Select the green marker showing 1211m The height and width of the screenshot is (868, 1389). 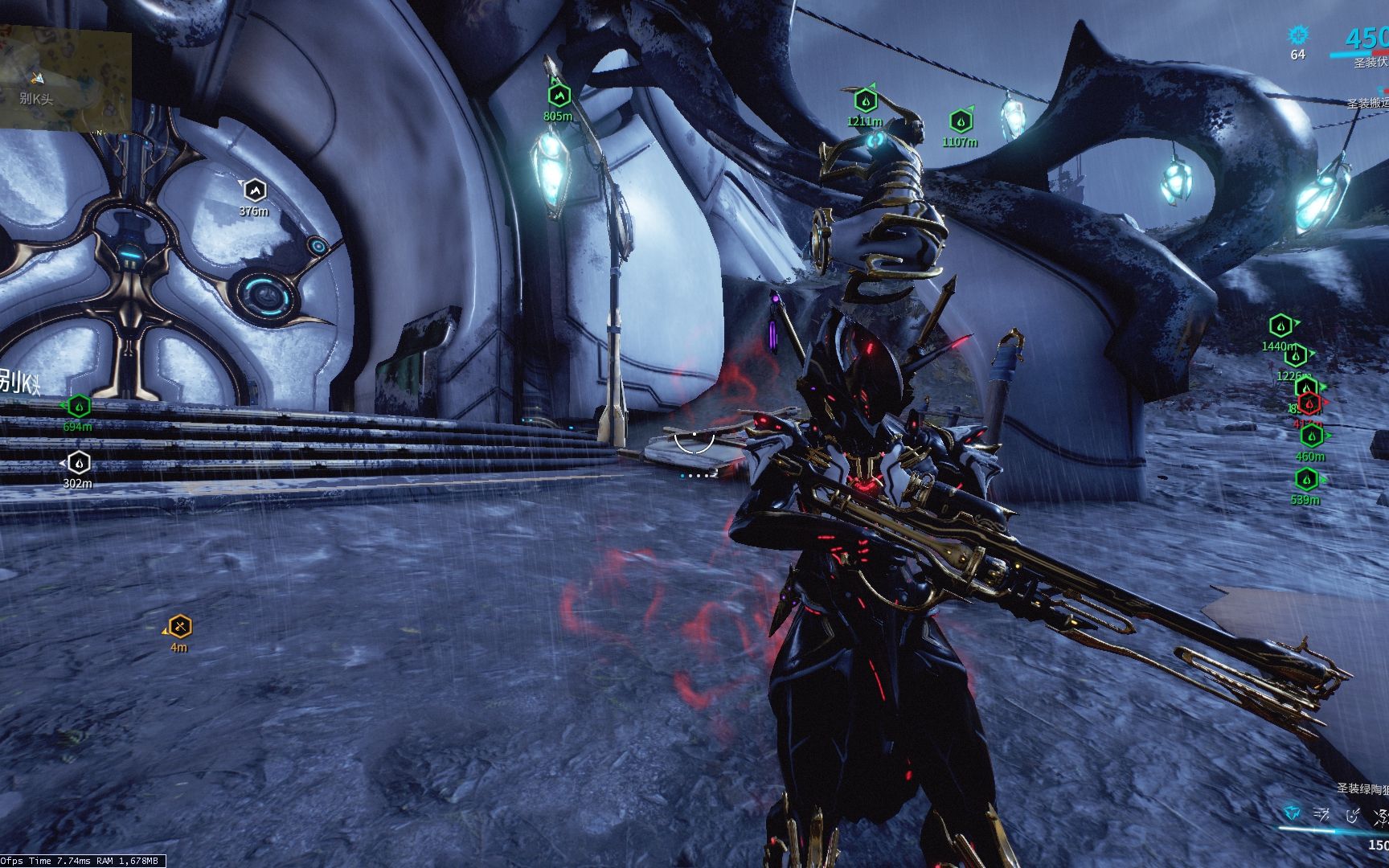[865, 101]
